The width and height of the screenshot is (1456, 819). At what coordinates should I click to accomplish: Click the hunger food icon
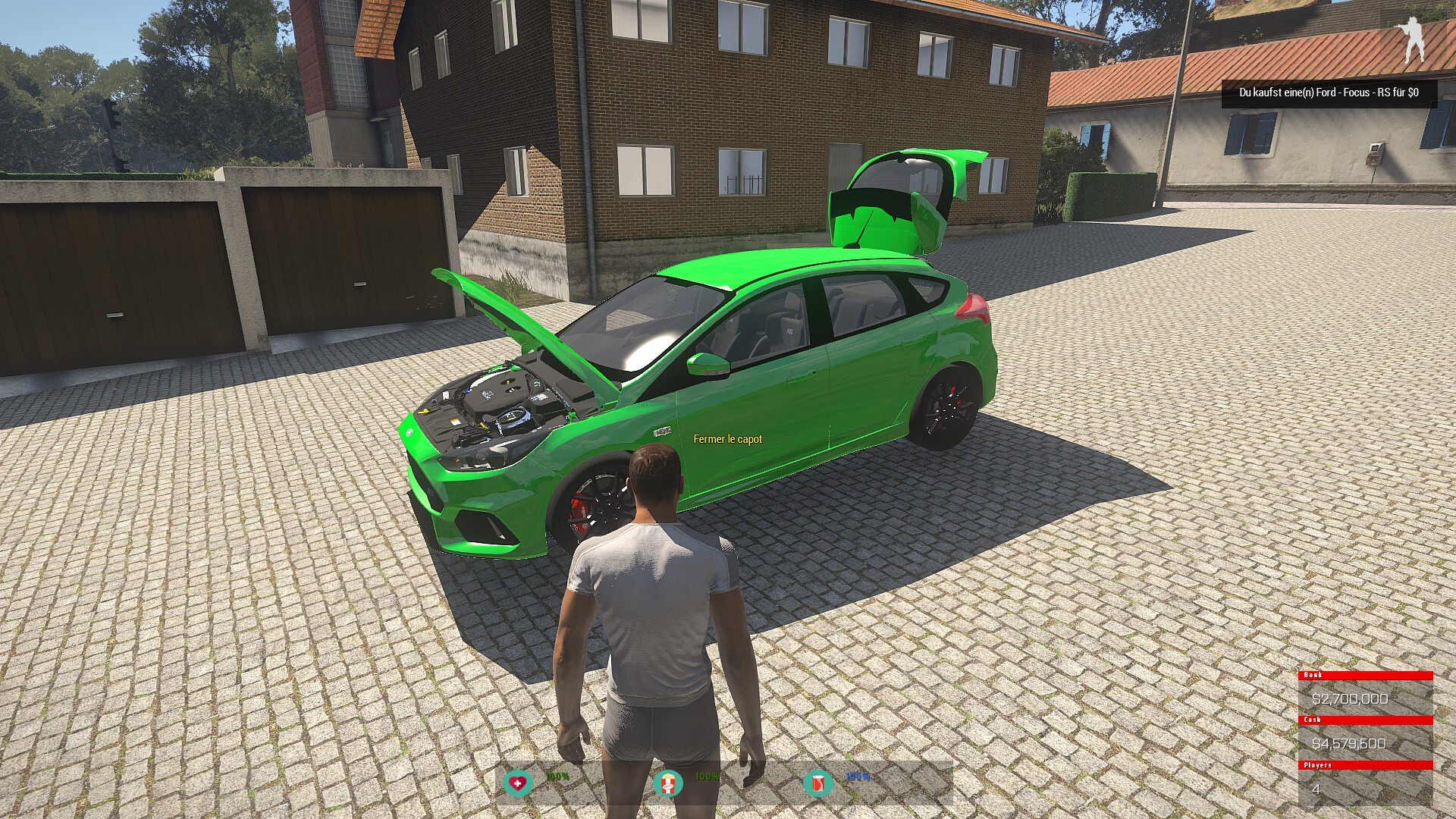pyautogui.click(x=668, y=782)
